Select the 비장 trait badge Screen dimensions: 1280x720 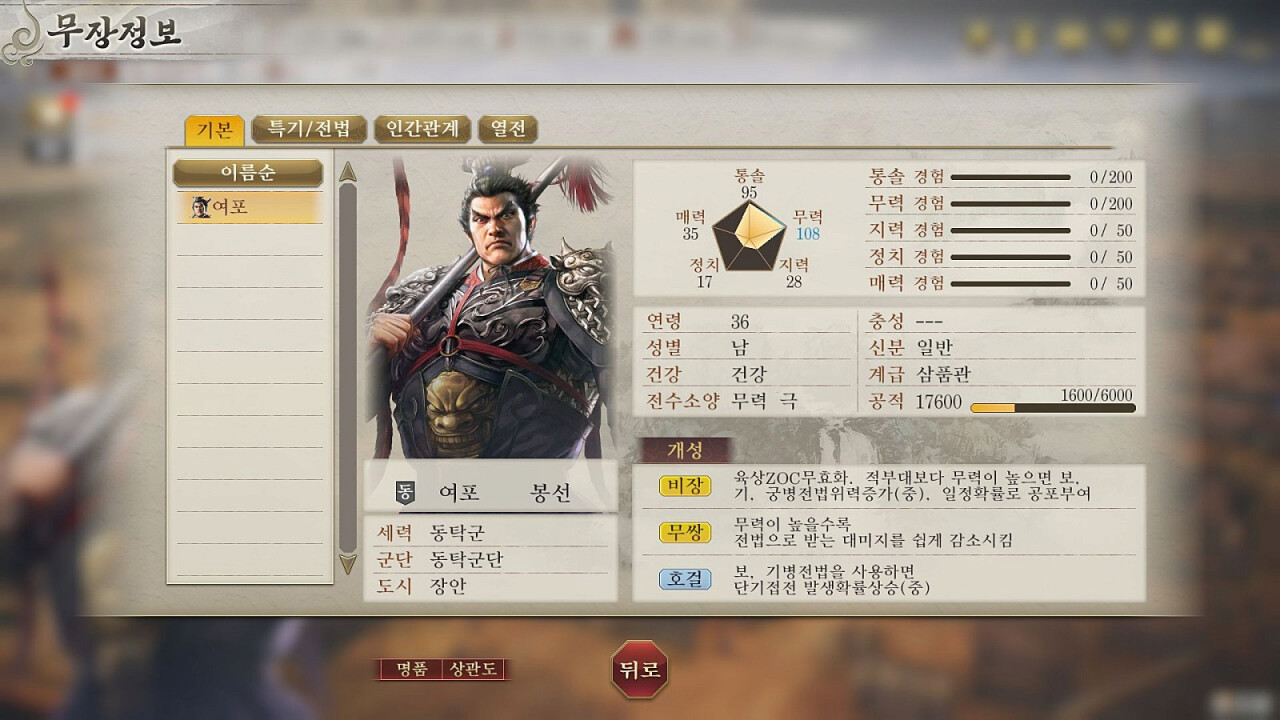pyautogui.click(x=685, y=486)
